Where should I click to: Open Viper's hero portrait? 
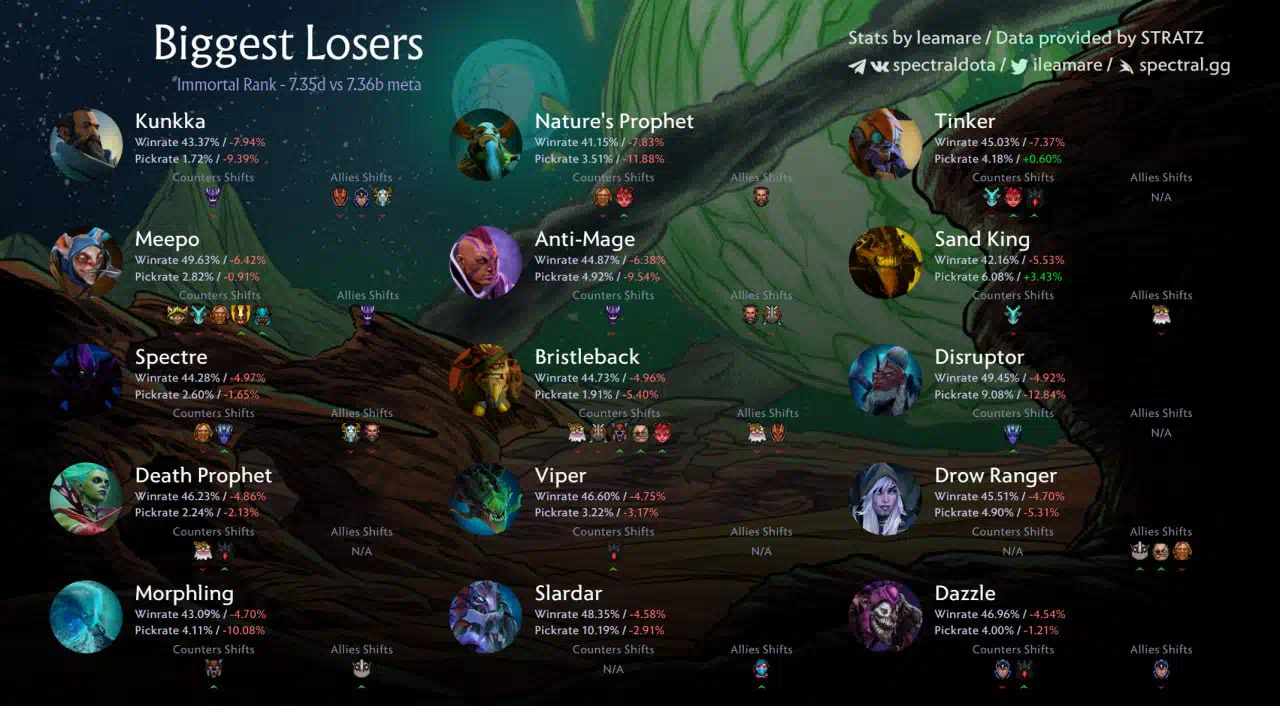486,499
